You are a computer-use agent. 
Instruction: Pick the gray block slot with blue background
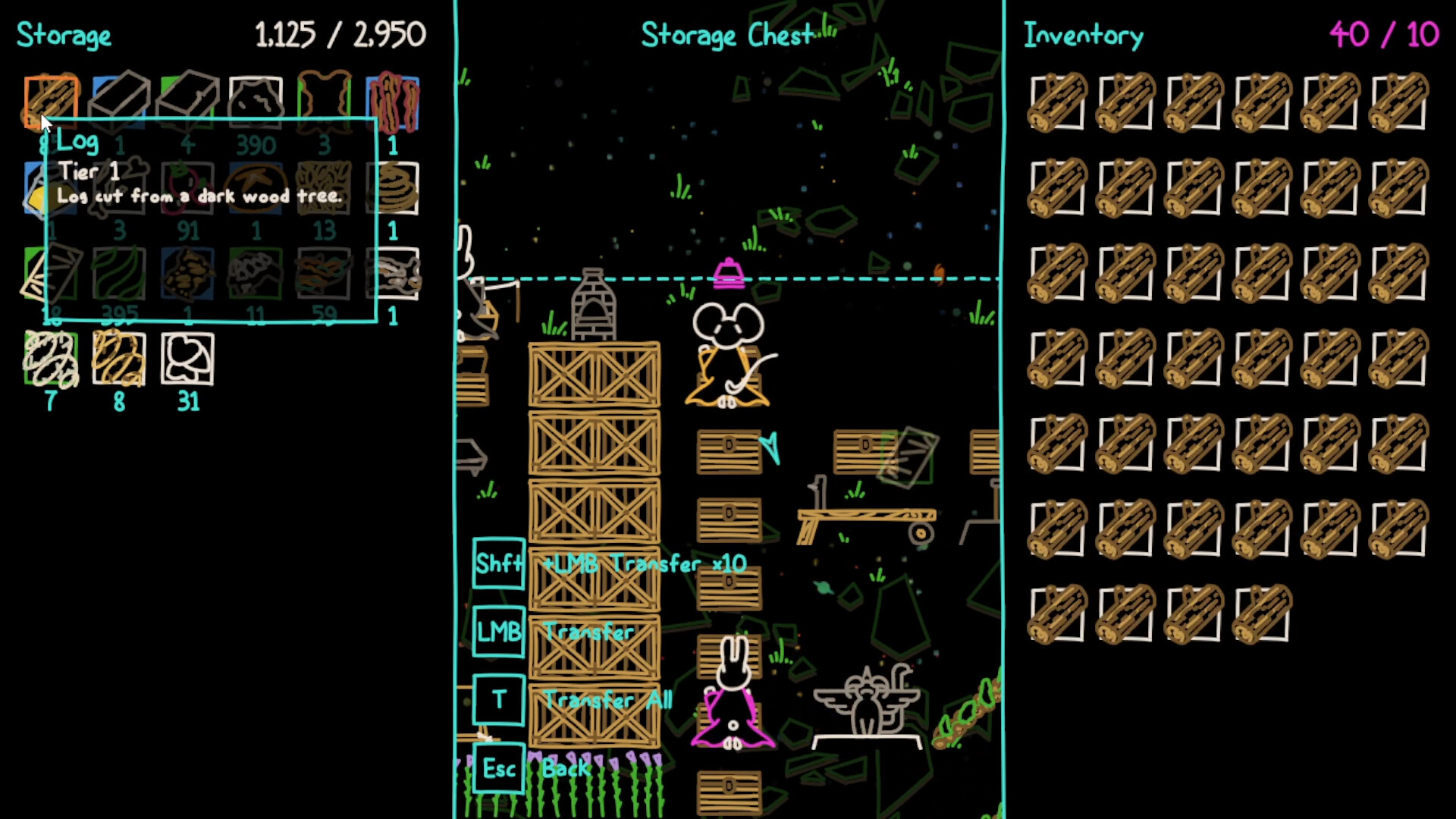[x=119, y=101]
